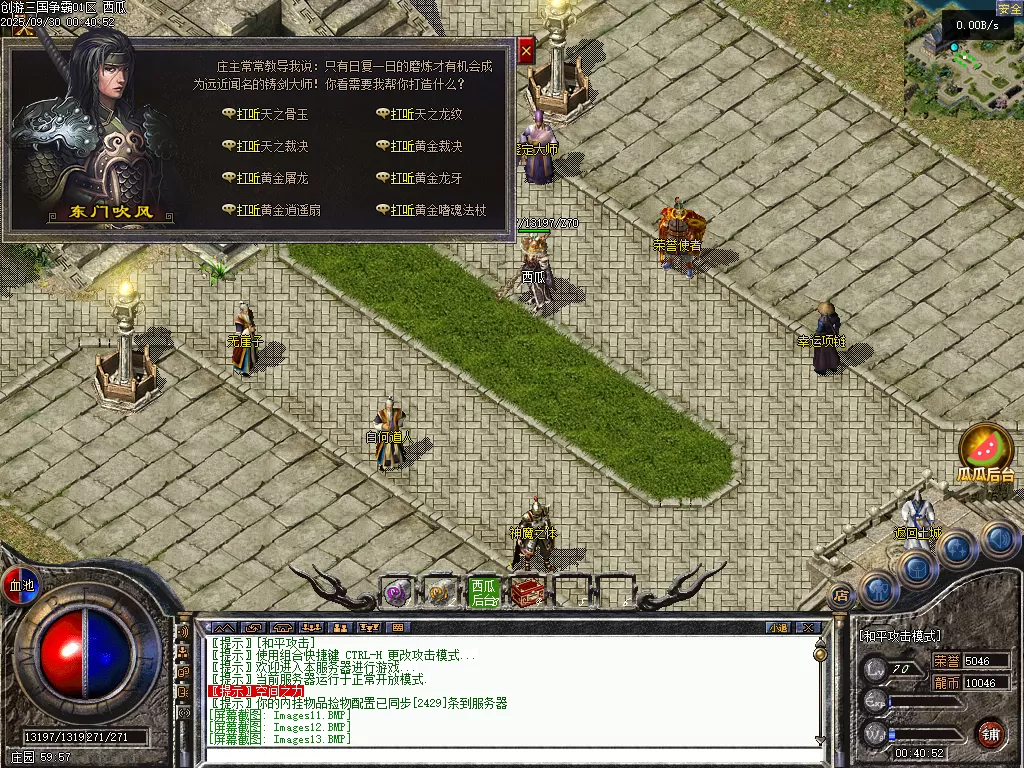Close the chat panel with its X button

pos(808,628)
